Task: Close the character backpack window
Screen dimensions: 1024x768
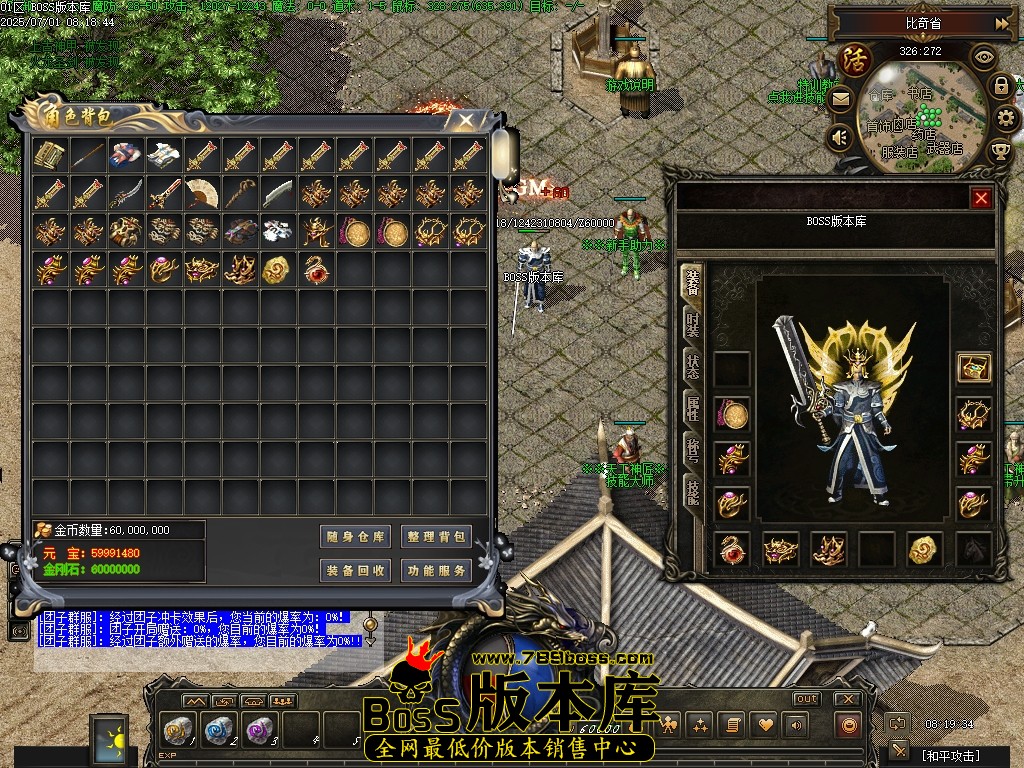Action: tap(466, 120)
